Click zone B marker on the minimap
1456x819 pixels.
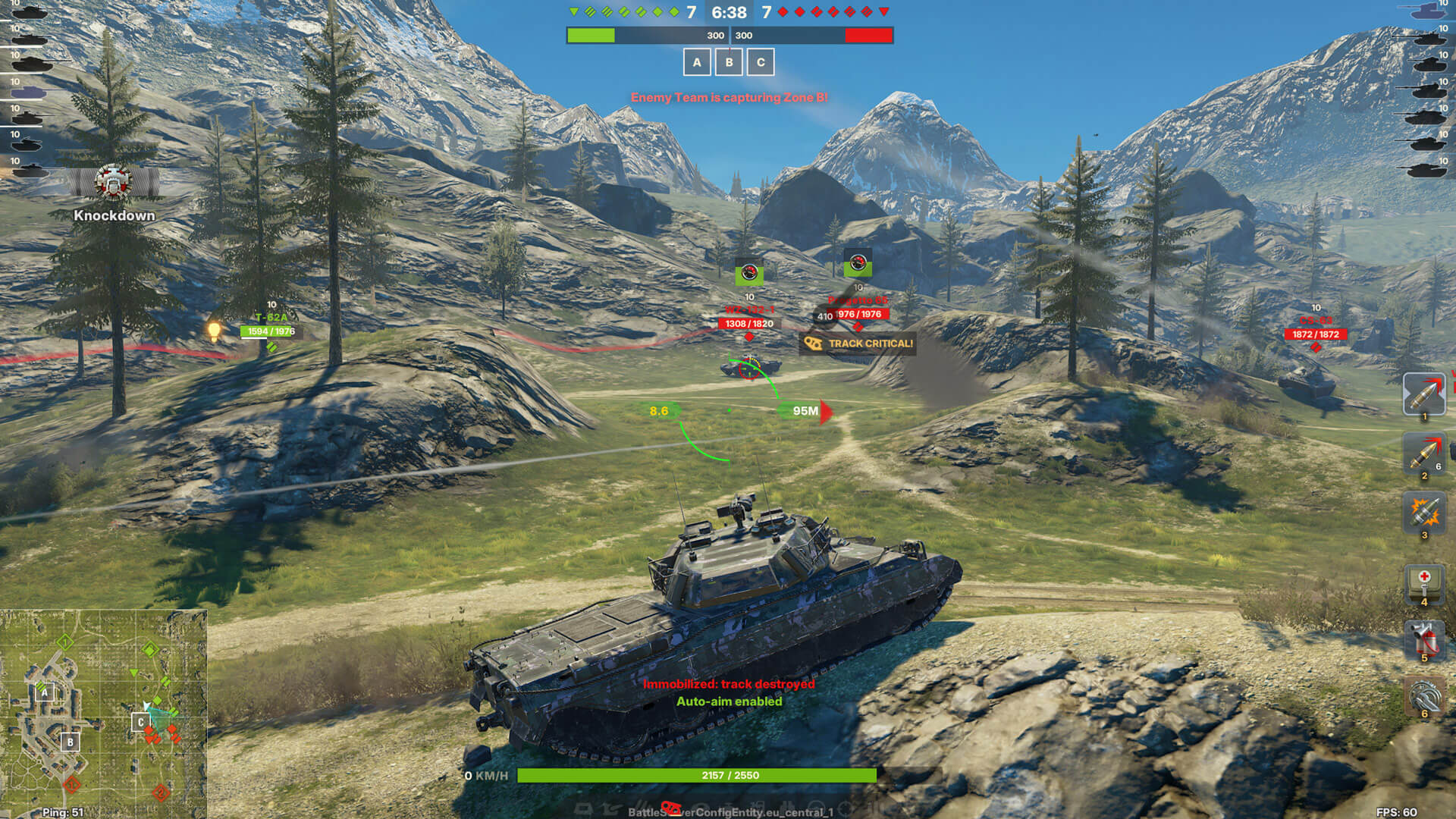pos(70,742)
